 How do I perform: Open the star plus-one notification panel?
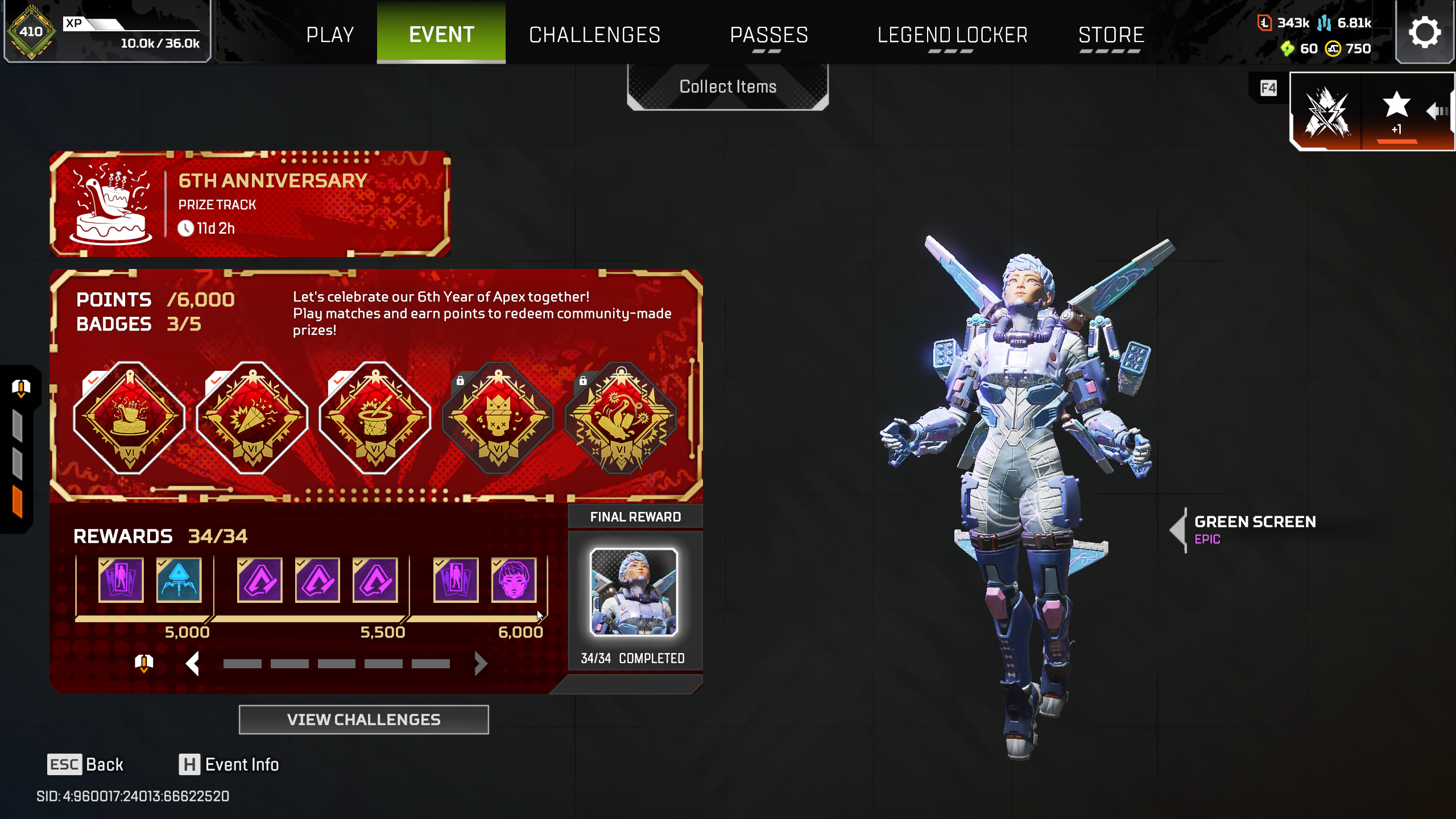(x=1396, y=111)
